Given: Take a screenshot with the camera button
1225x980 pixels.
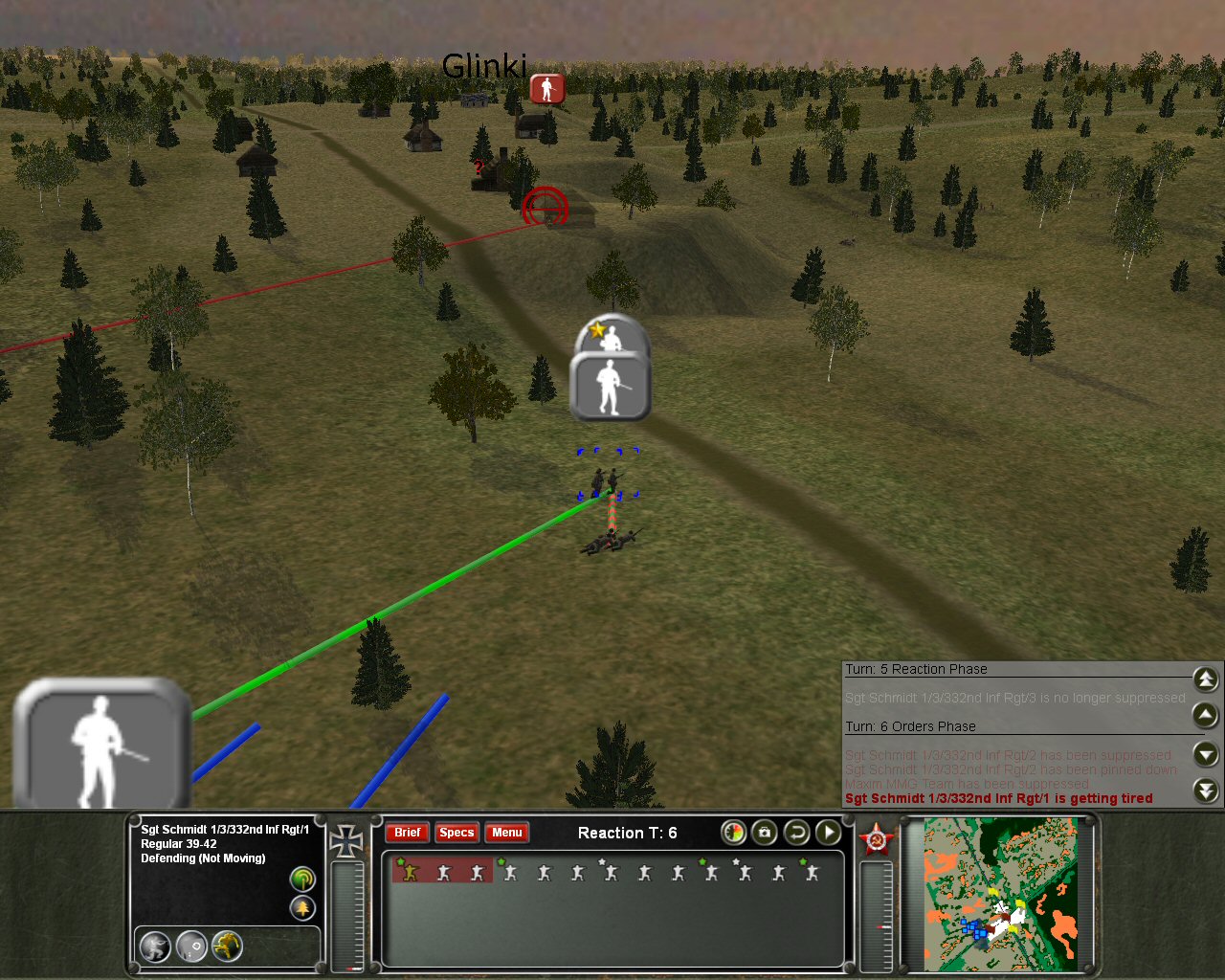Looking at the screenshot, I should 764,833.
